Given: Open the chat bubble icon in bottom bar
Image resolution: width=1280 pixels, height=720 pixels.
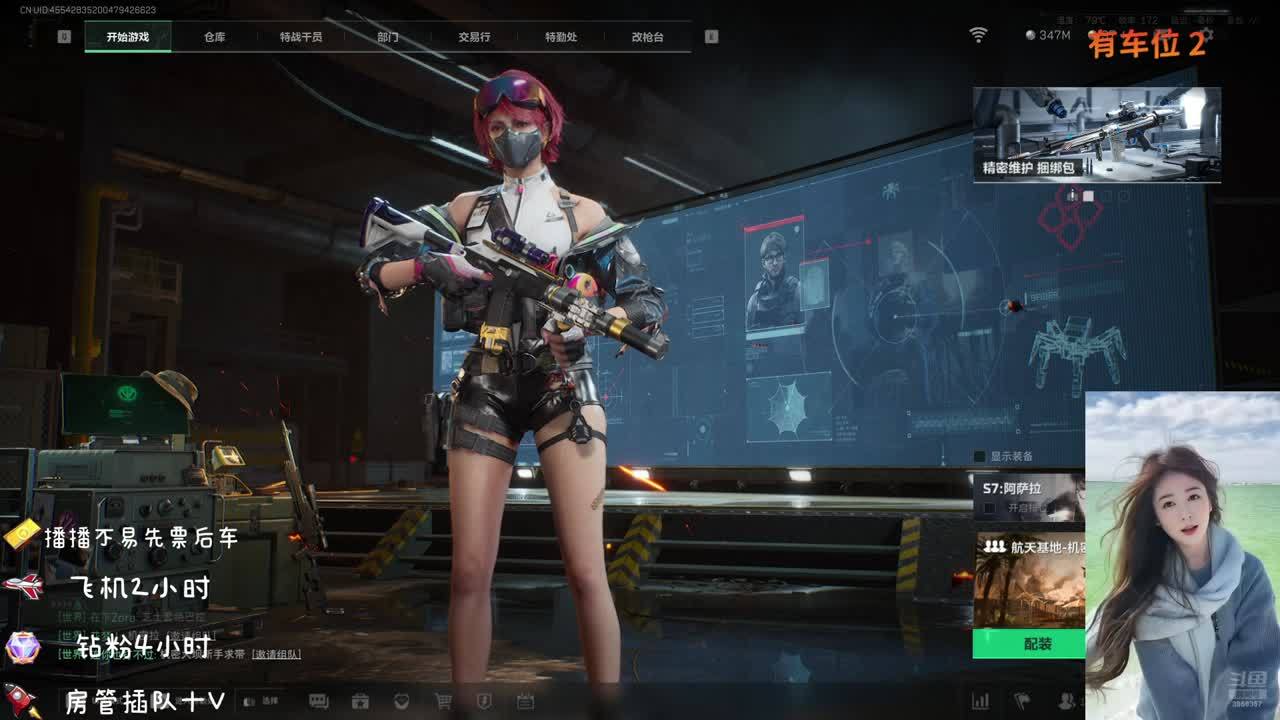Looking at the screenshot, I should pyautogui.click(x=319, y=701).
